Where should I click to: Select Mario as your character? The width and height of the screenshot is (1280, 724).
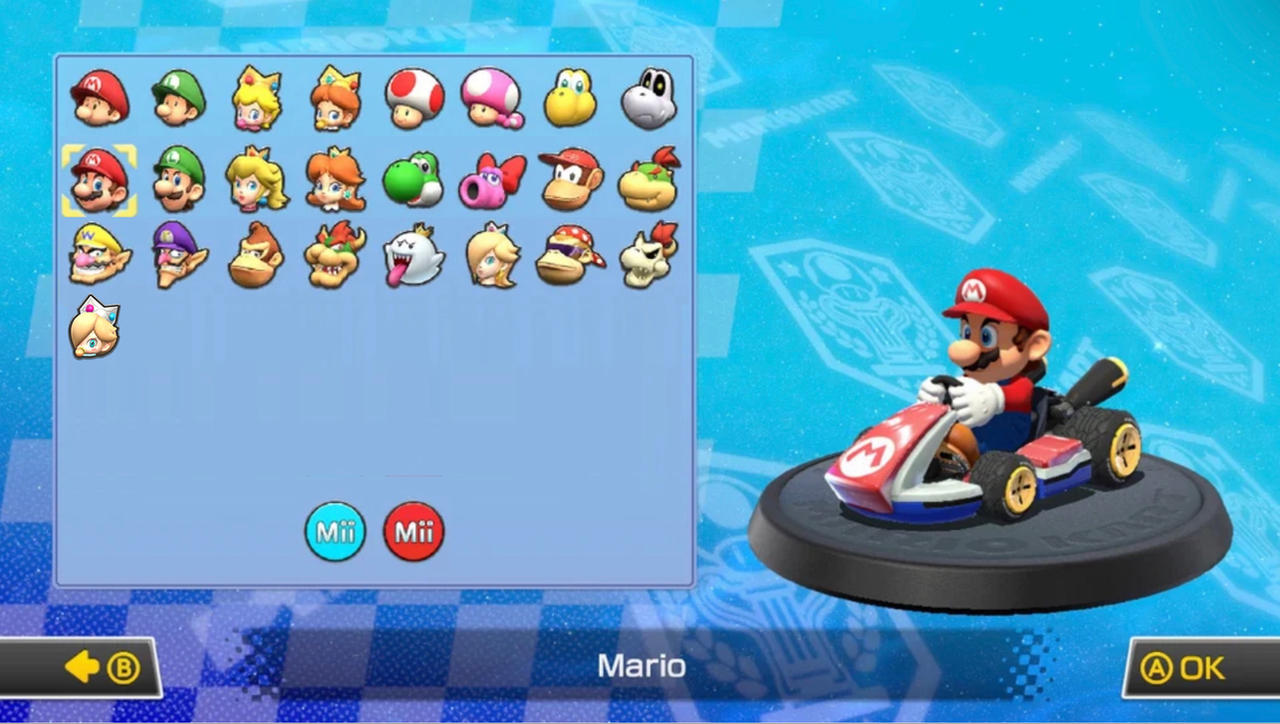click(99, 180)
